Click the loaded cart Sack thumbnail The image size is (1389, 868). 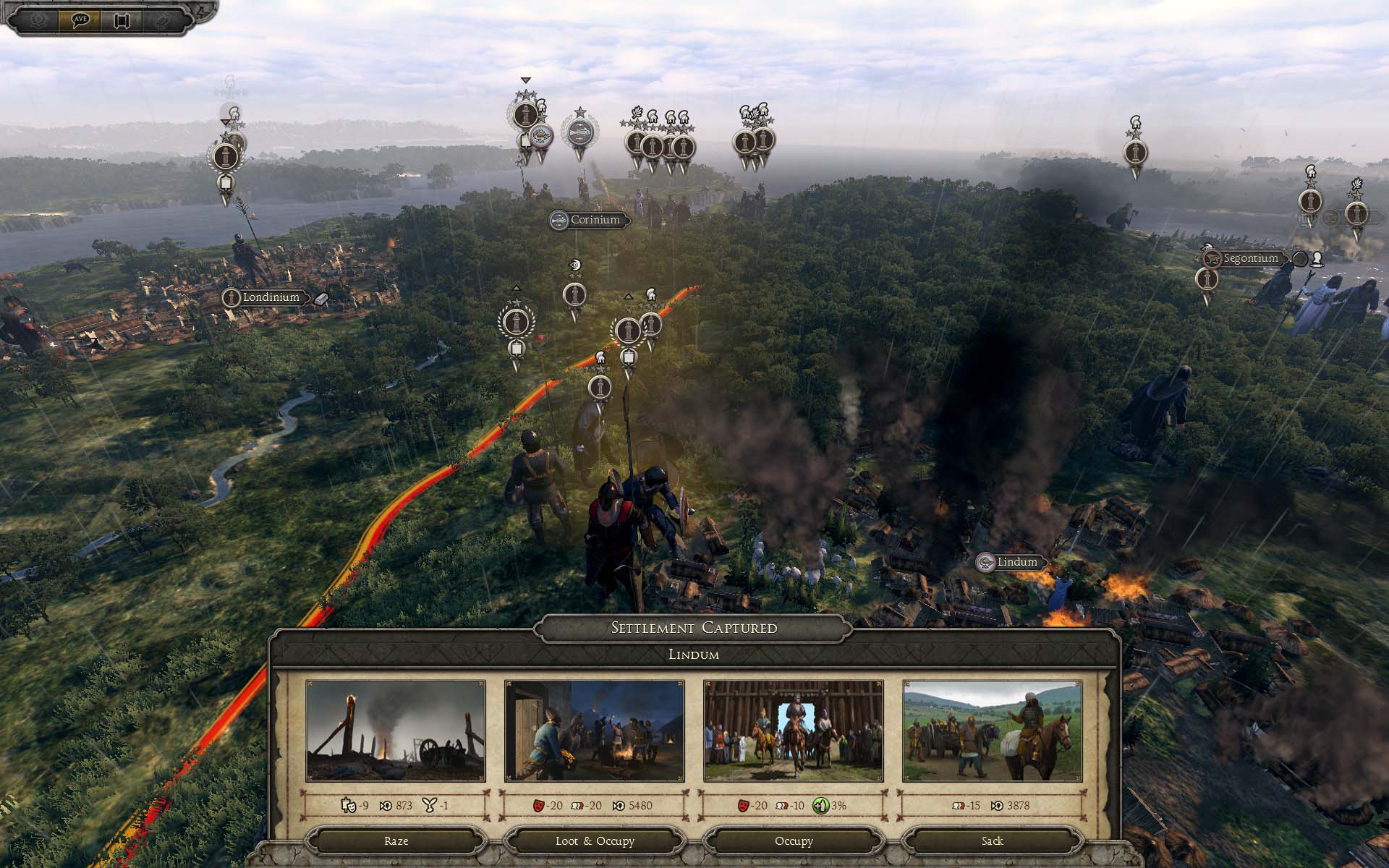point(993,731)
